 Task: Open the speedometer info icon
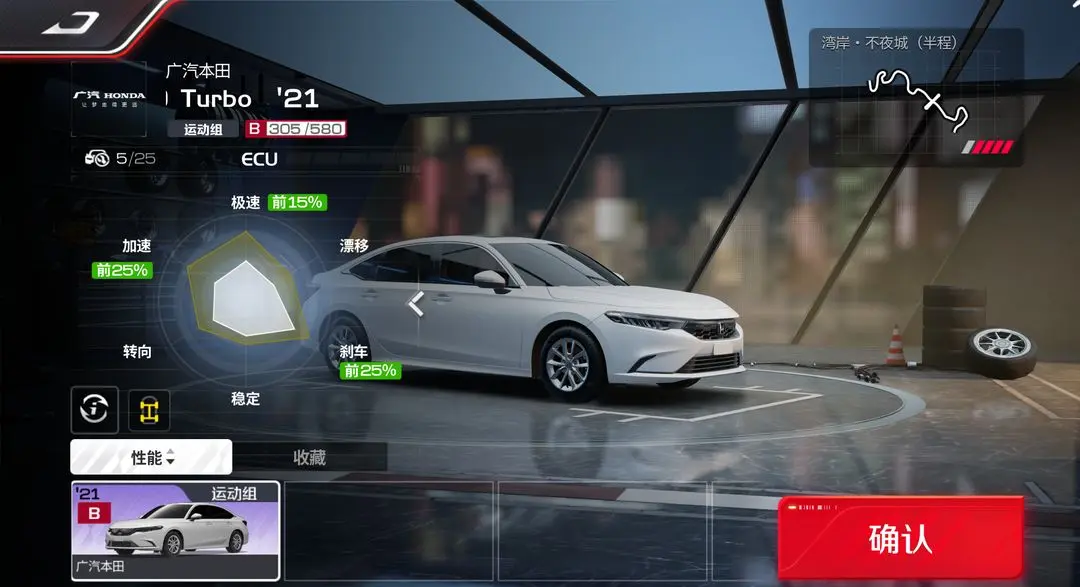click(95, 407)
